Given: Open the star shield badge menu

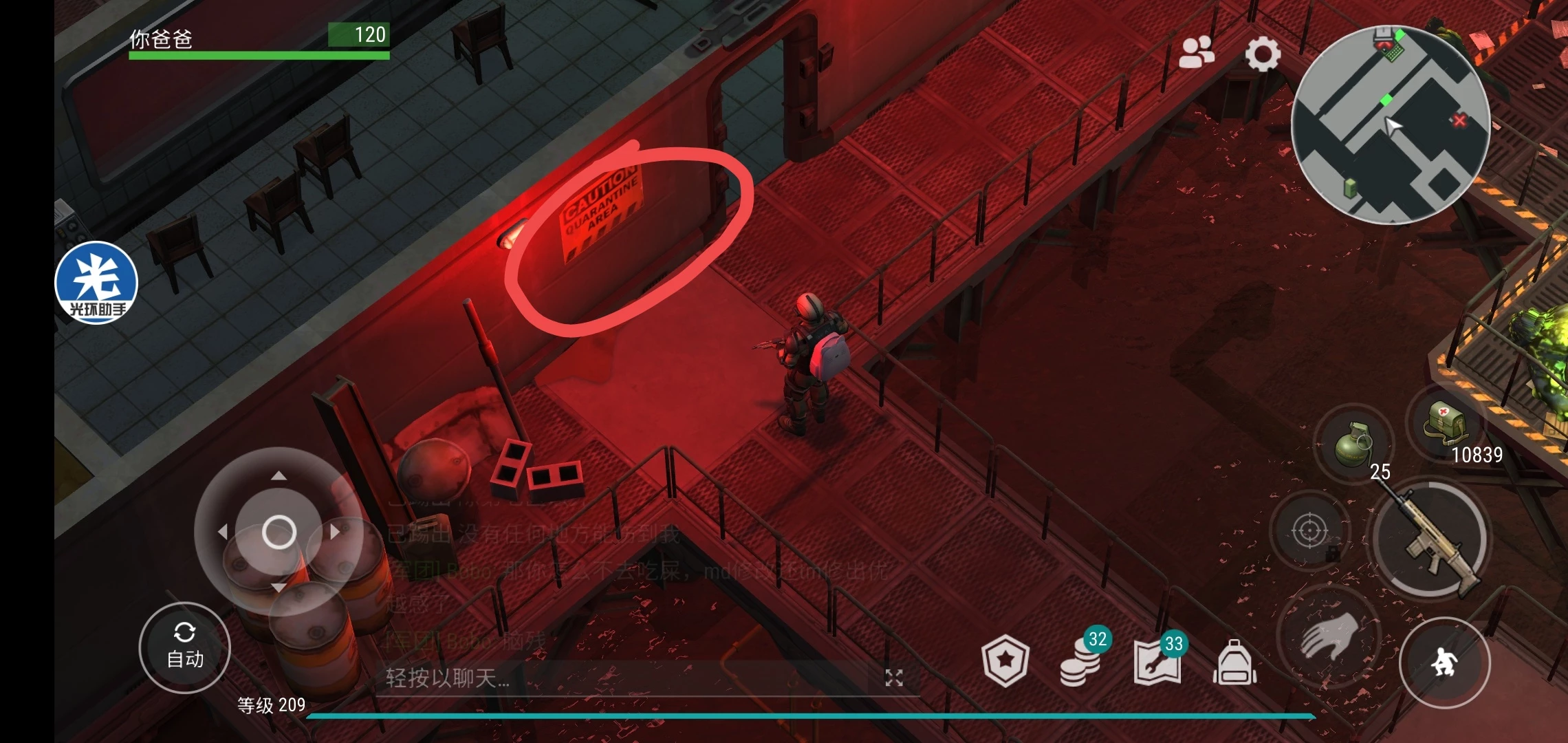Looking at the screenshot, I should pyautogui.click(x=1005, y=660).
